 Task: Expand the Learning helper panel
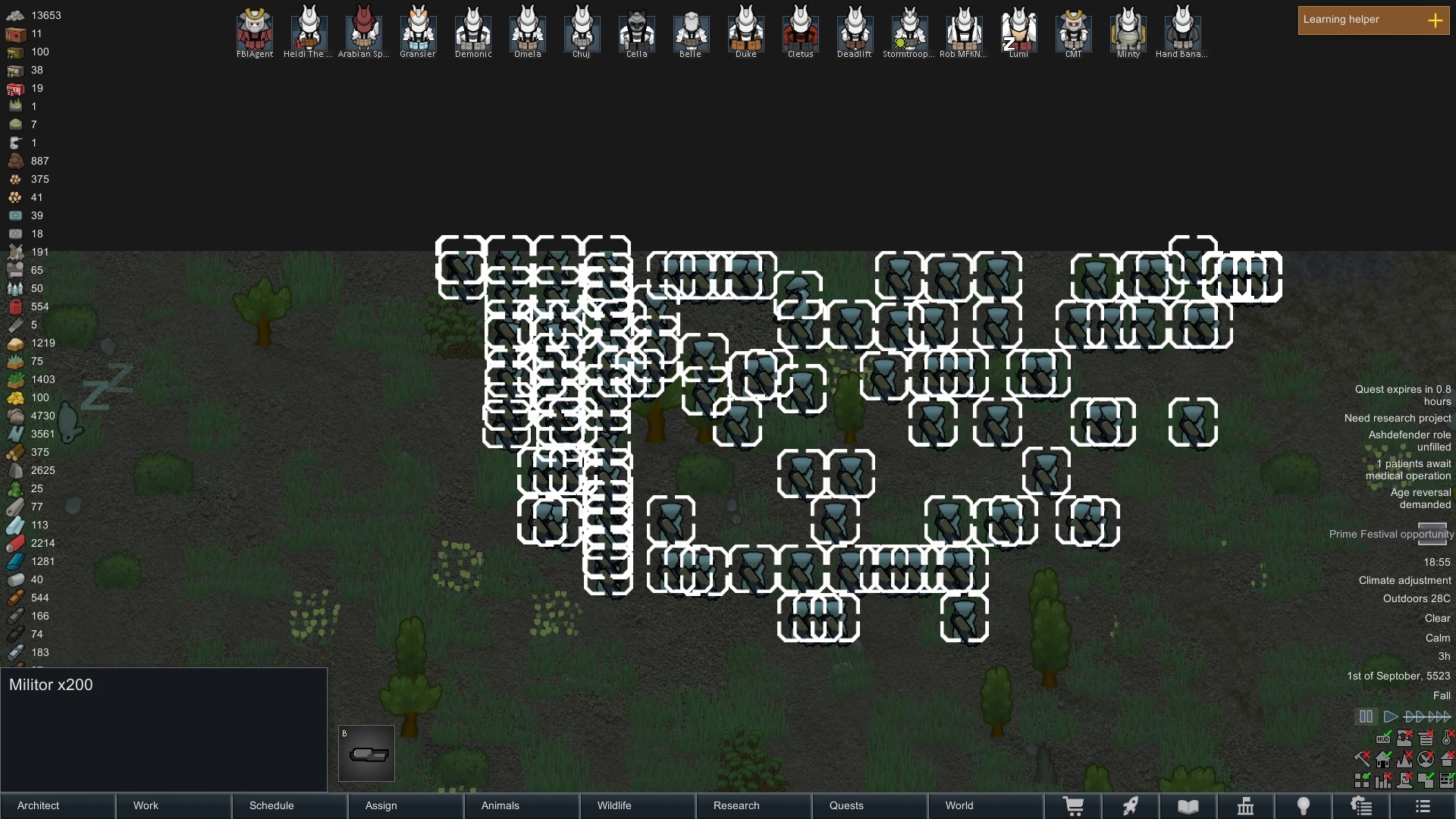tap(1436, 20)
